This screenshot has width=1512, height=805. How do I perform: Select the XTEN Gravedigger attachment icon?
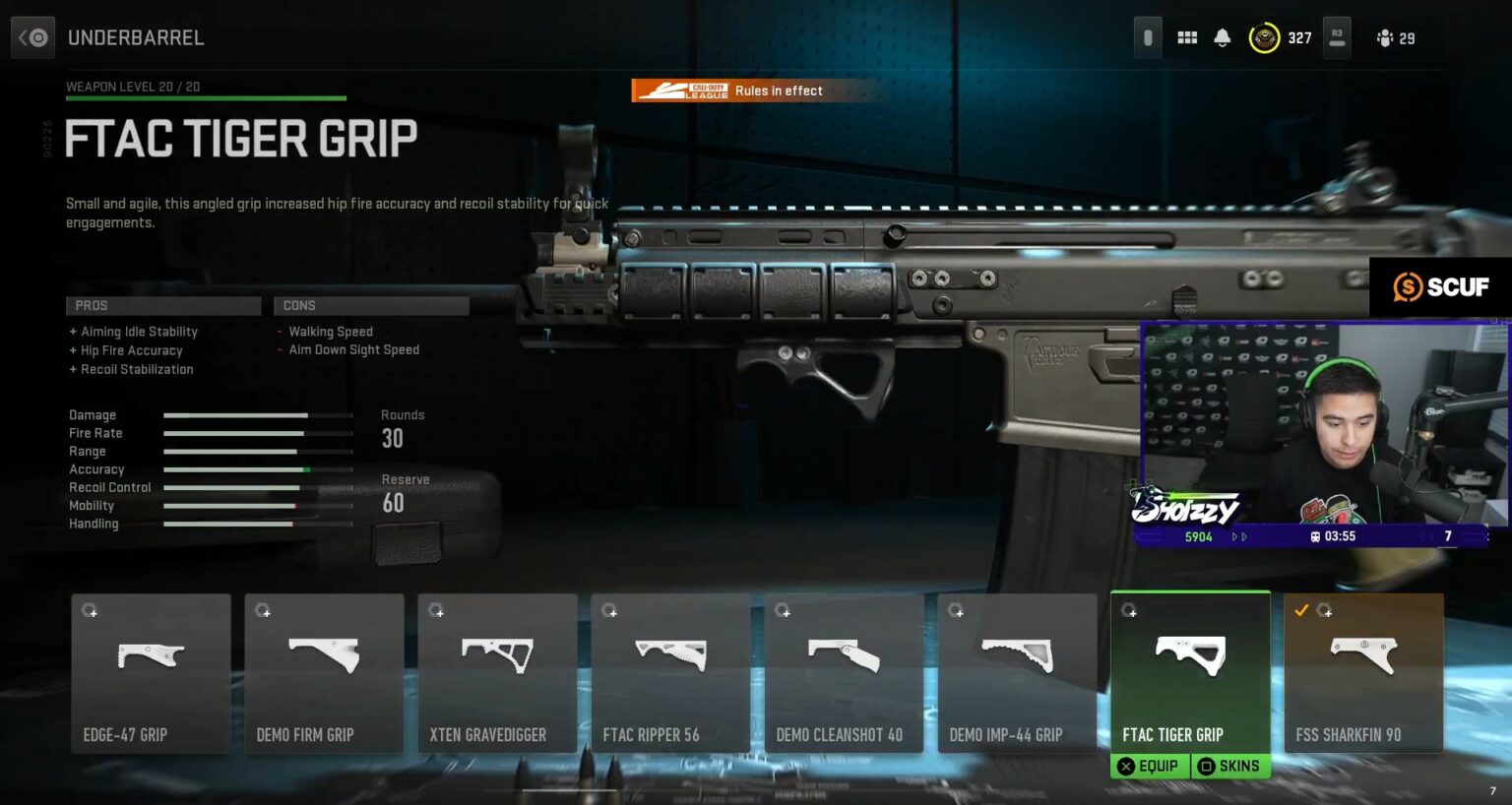(x=497, y=654)
